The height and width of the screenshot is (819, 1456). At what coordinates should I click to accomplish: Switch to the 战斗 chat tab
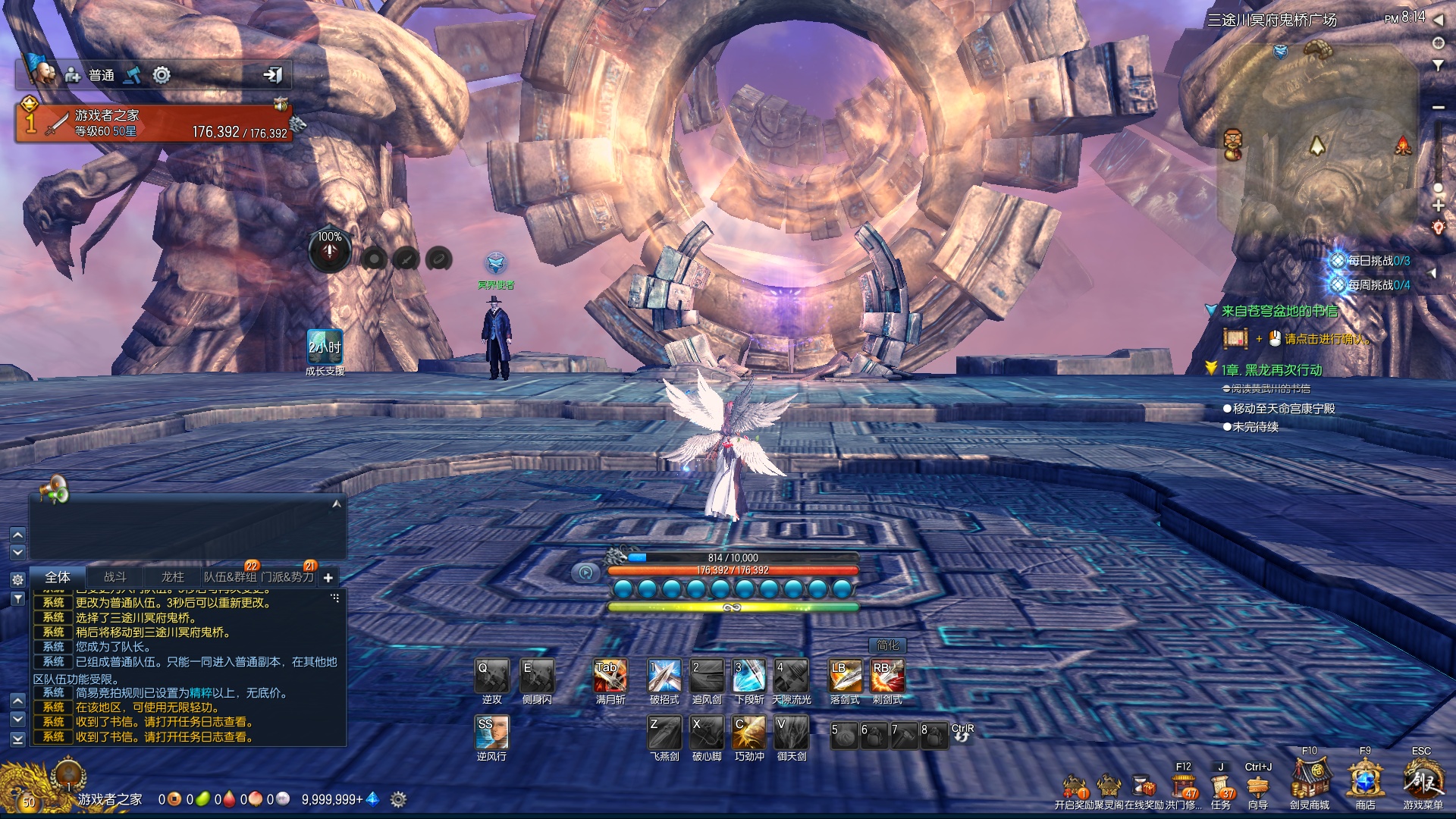(x=115, y=577)
